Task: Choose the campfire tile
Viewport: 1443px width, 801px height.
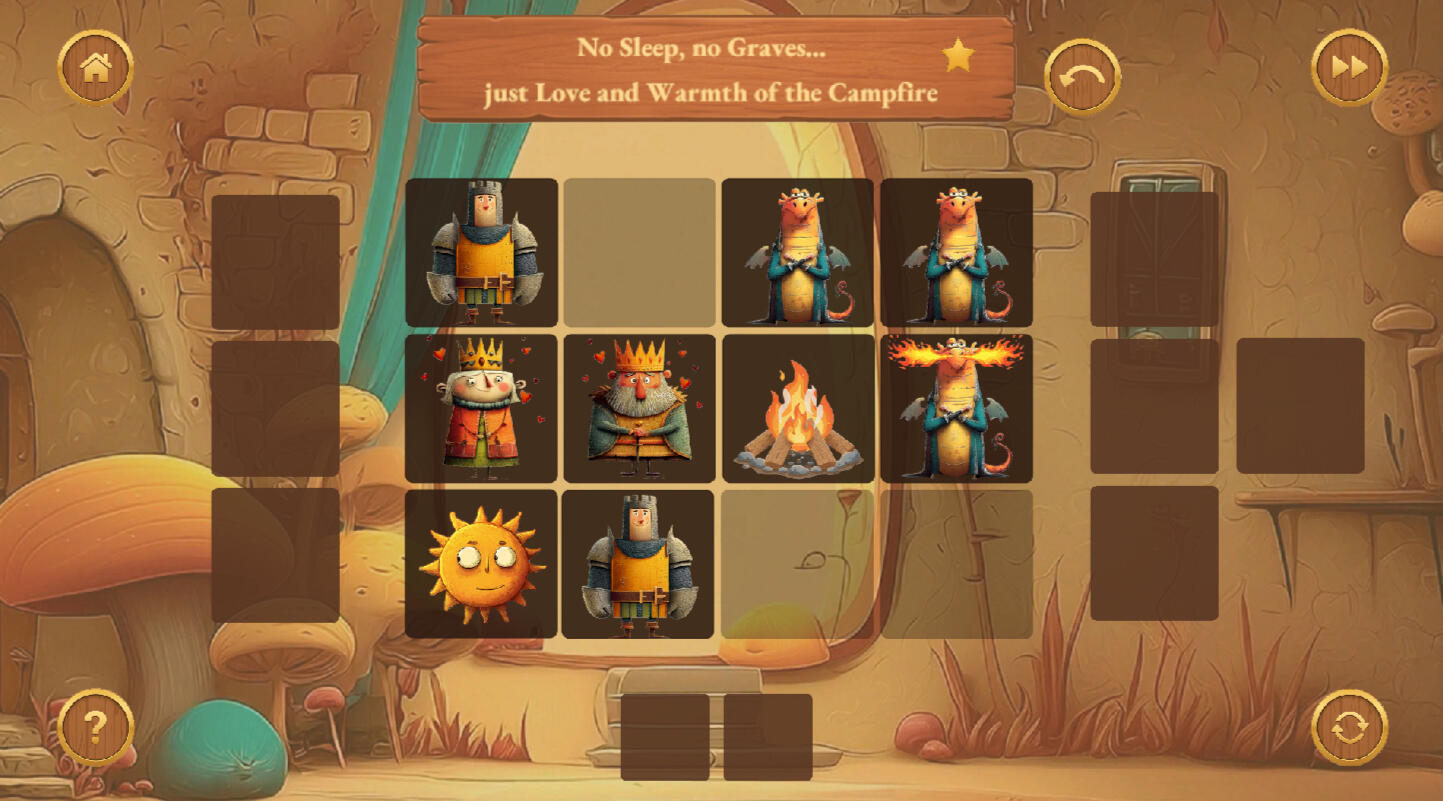Action: (x=797, y=408)
